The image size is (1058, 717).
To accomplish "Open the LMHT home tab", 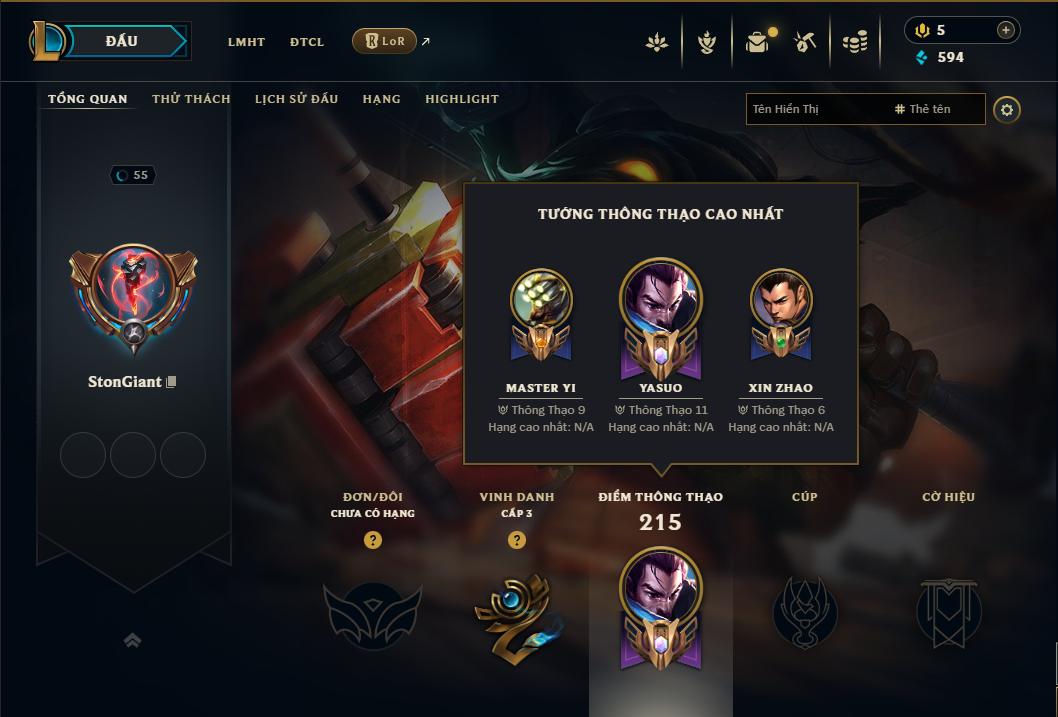I will click(246, 42).
